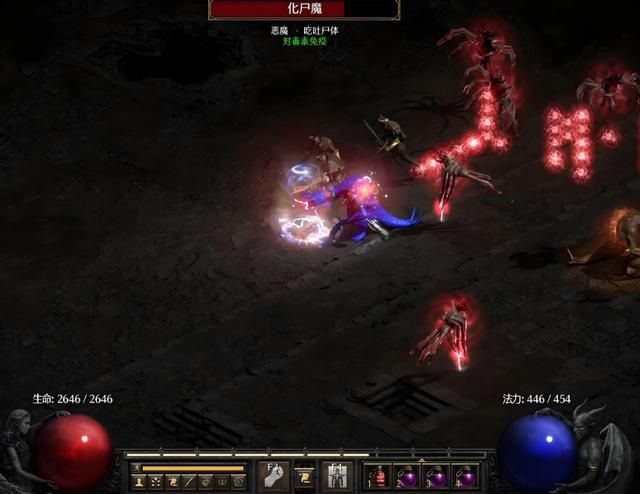Toggle run/walk next to stamina bar
Image resolution: width=640 pixels, height=494 pixels.
(136, 467)
